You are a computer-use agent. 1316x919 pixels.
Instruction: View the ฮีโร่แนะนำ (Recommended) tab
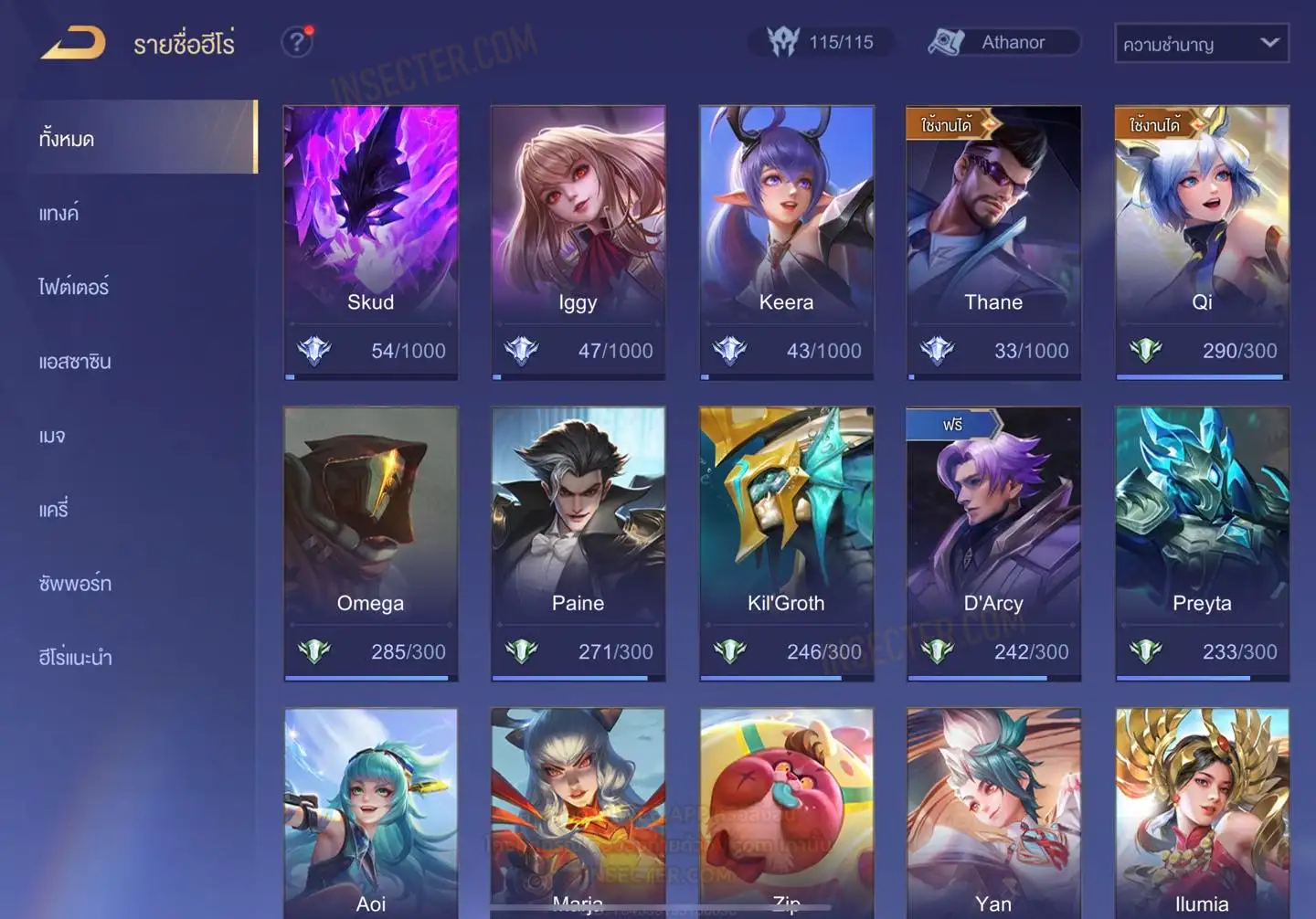(75, 658)
